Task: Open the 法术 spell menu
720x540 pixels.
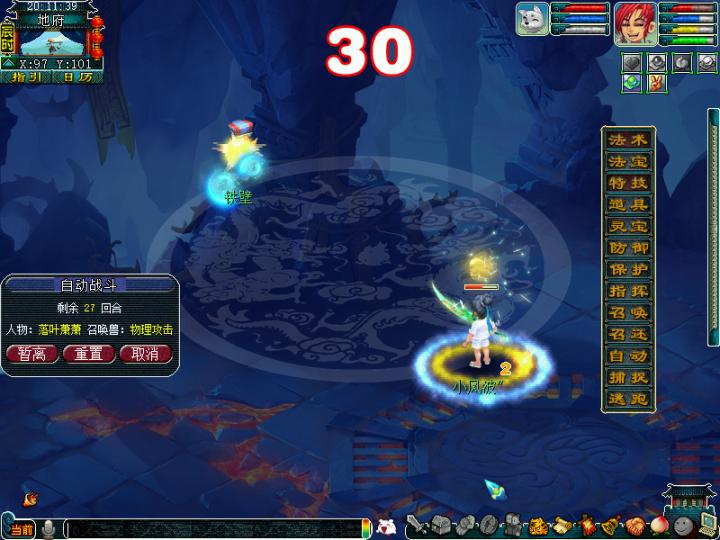Action: point(629,140)
